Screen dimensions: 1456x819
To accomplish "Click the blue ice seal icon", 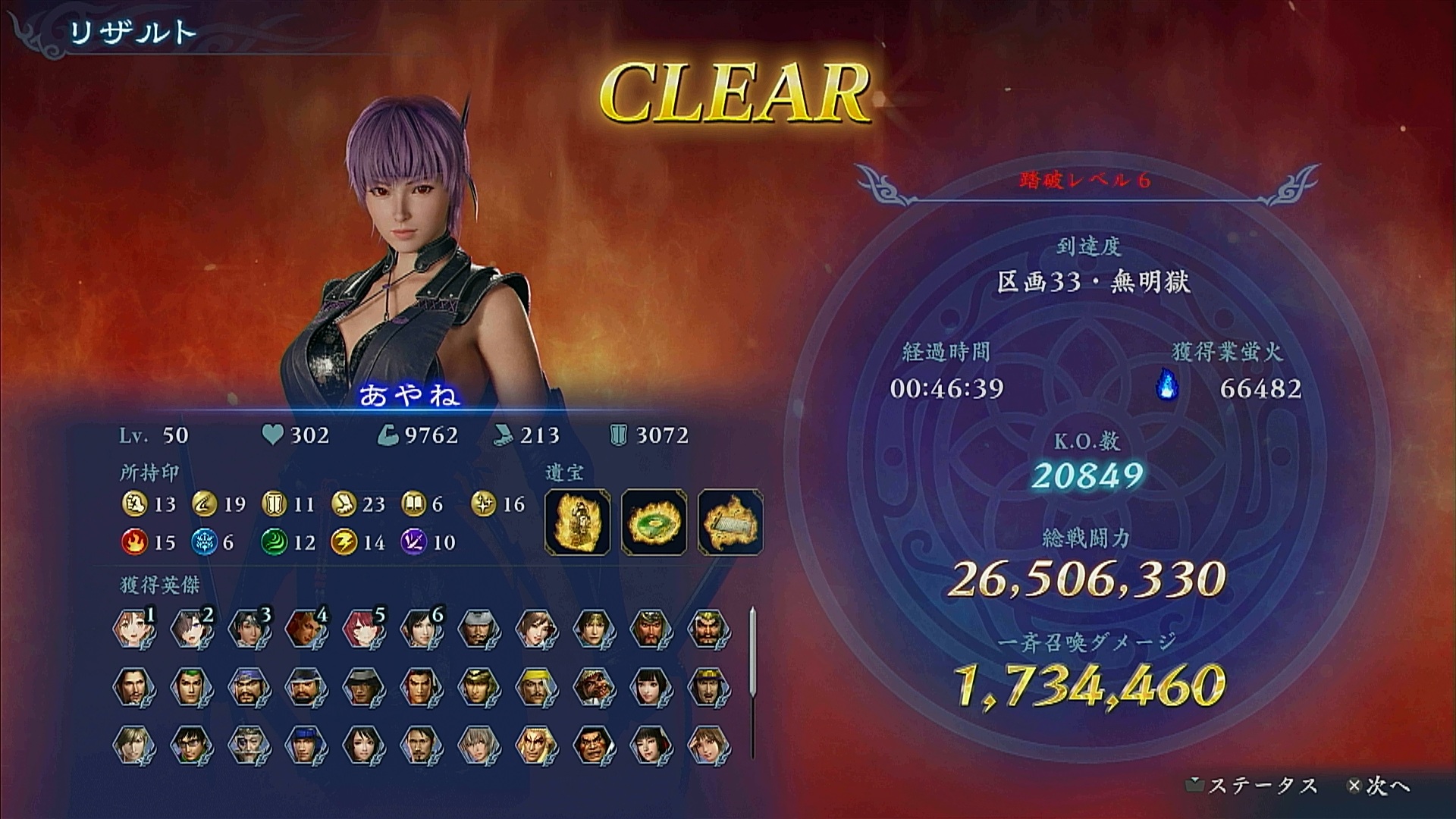I will click(203, 542).
